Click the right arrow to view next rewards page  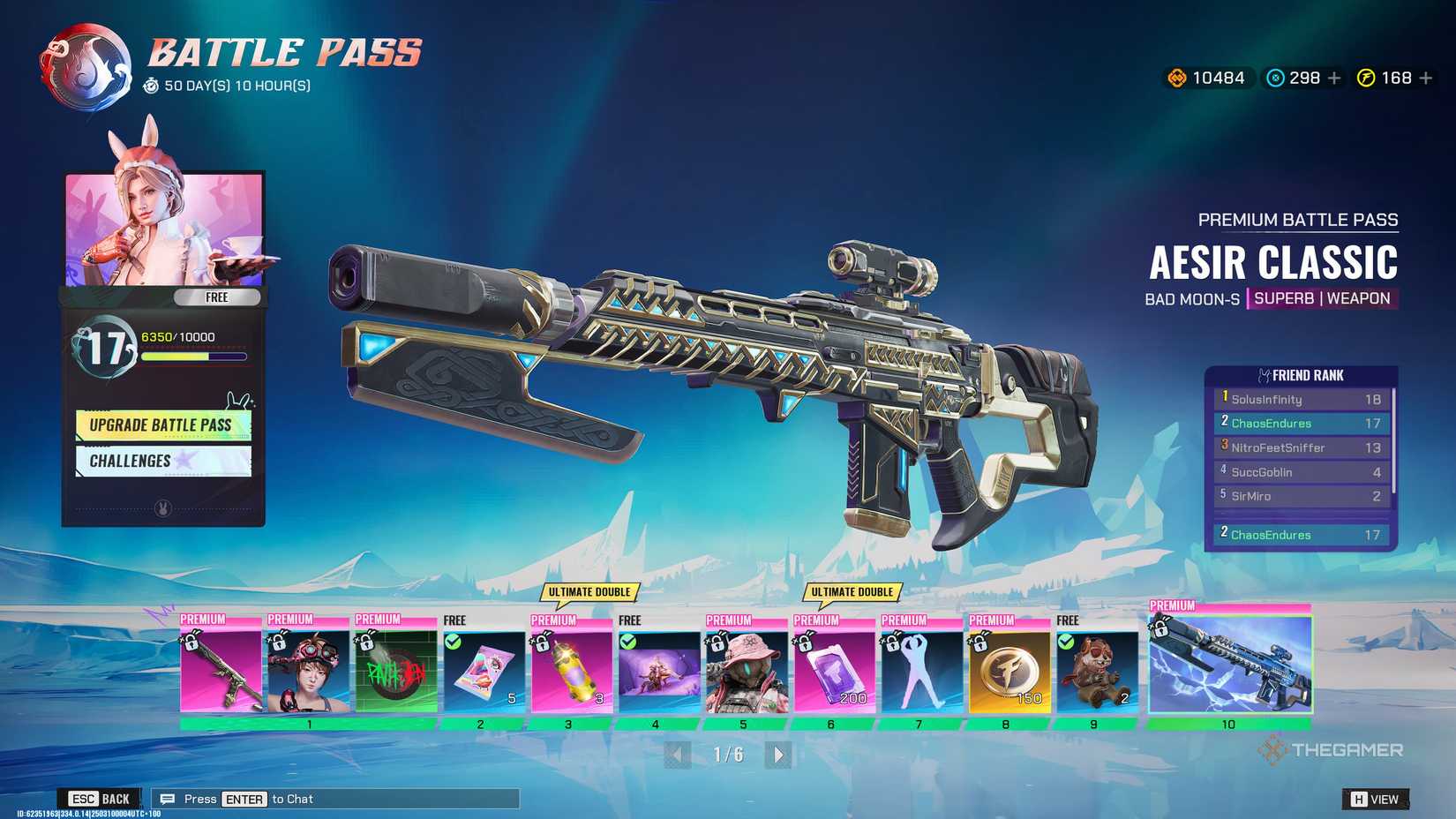[x=778, y=755]
